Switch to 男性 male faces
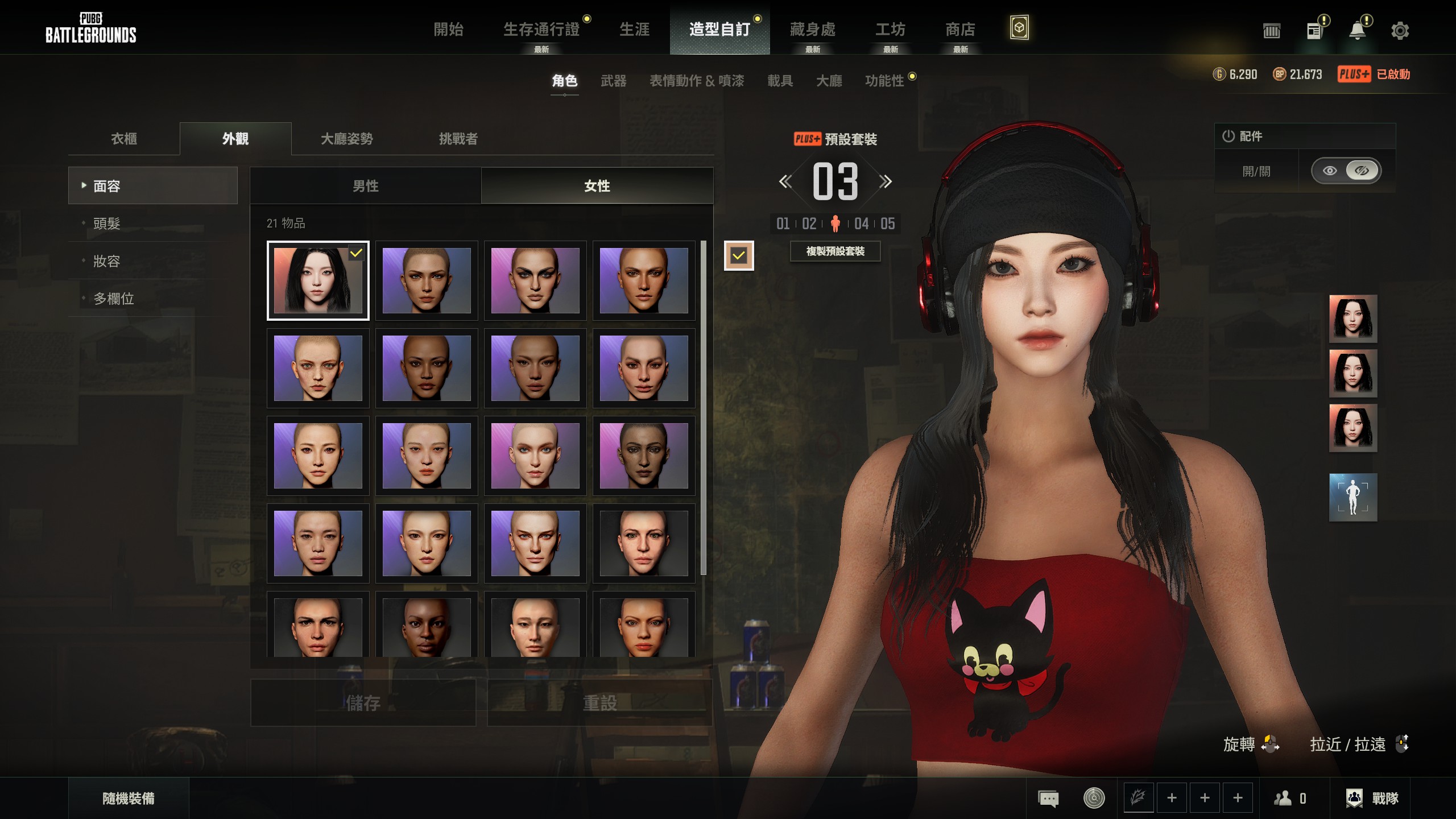The image size is (1456, 819). 365,186
